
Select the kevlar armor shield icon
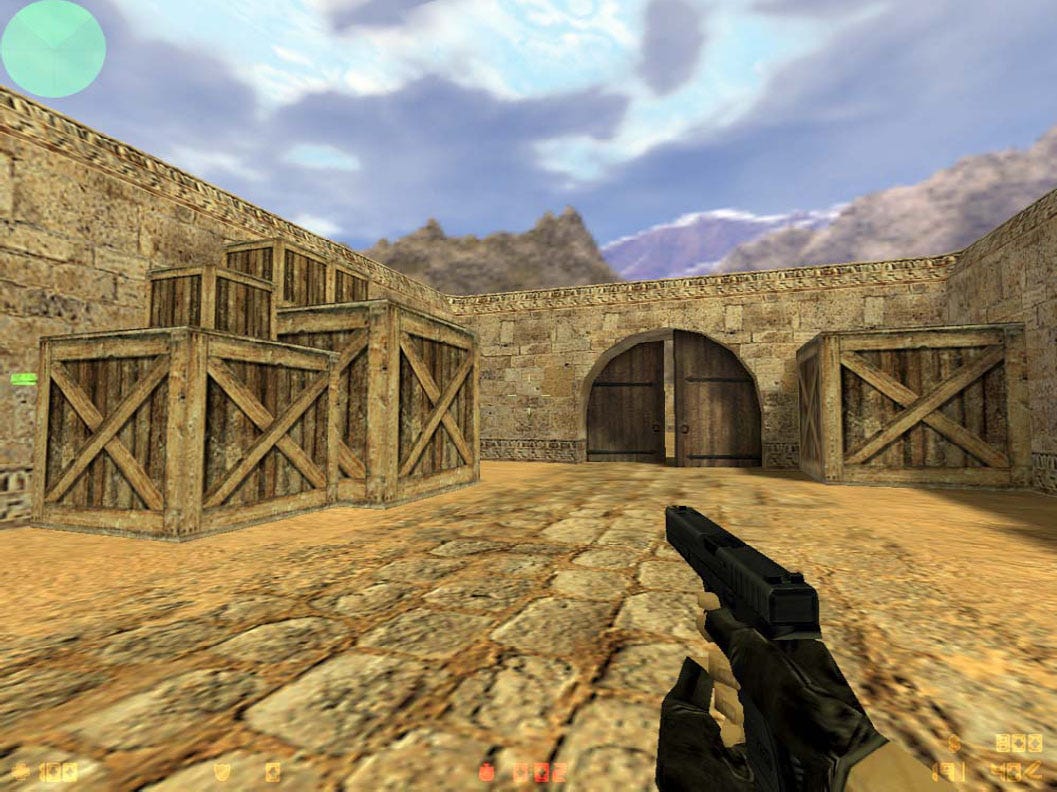(x=222, y=771)
